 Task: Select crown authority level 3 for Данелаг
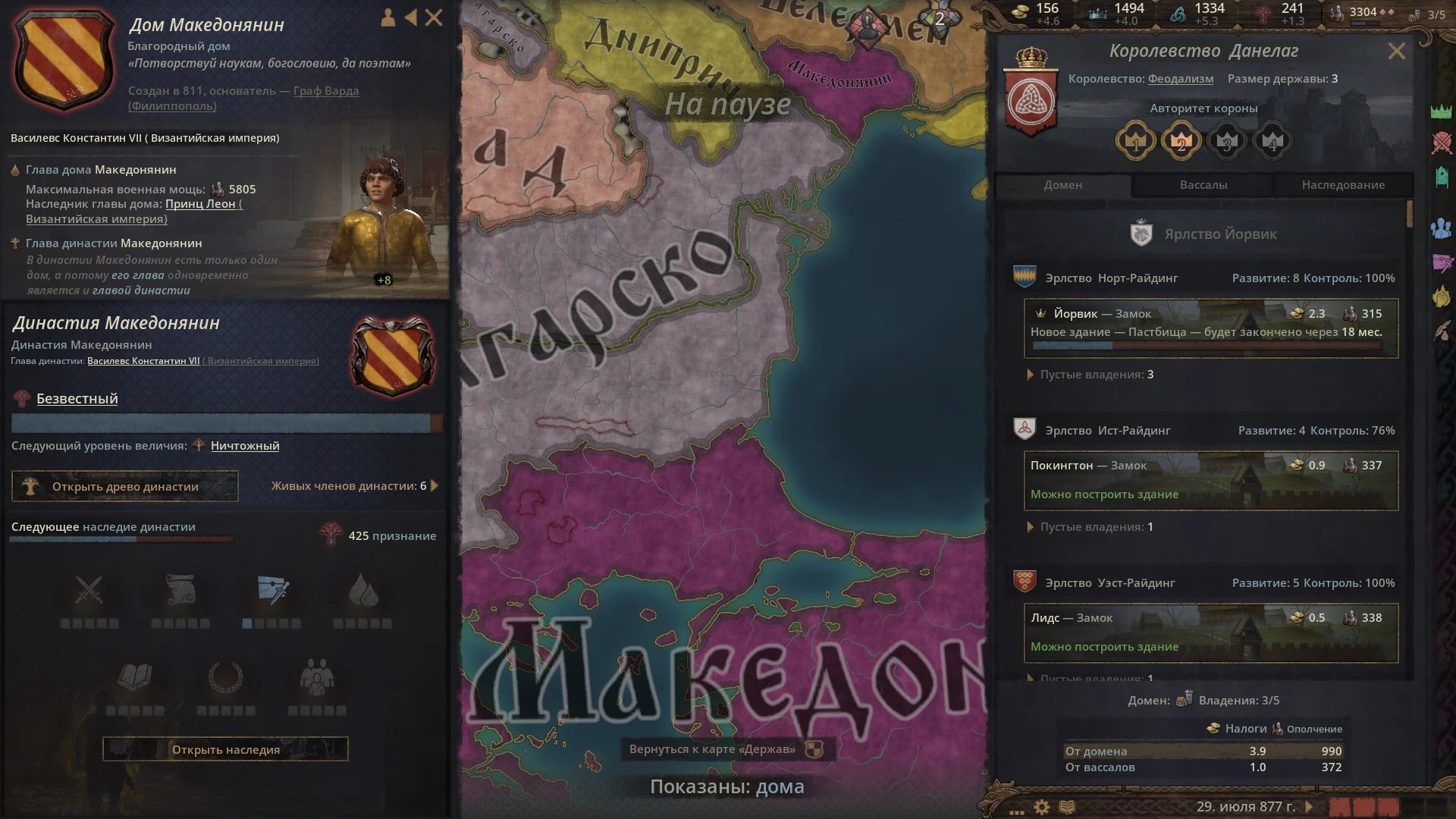point(1227,140)
